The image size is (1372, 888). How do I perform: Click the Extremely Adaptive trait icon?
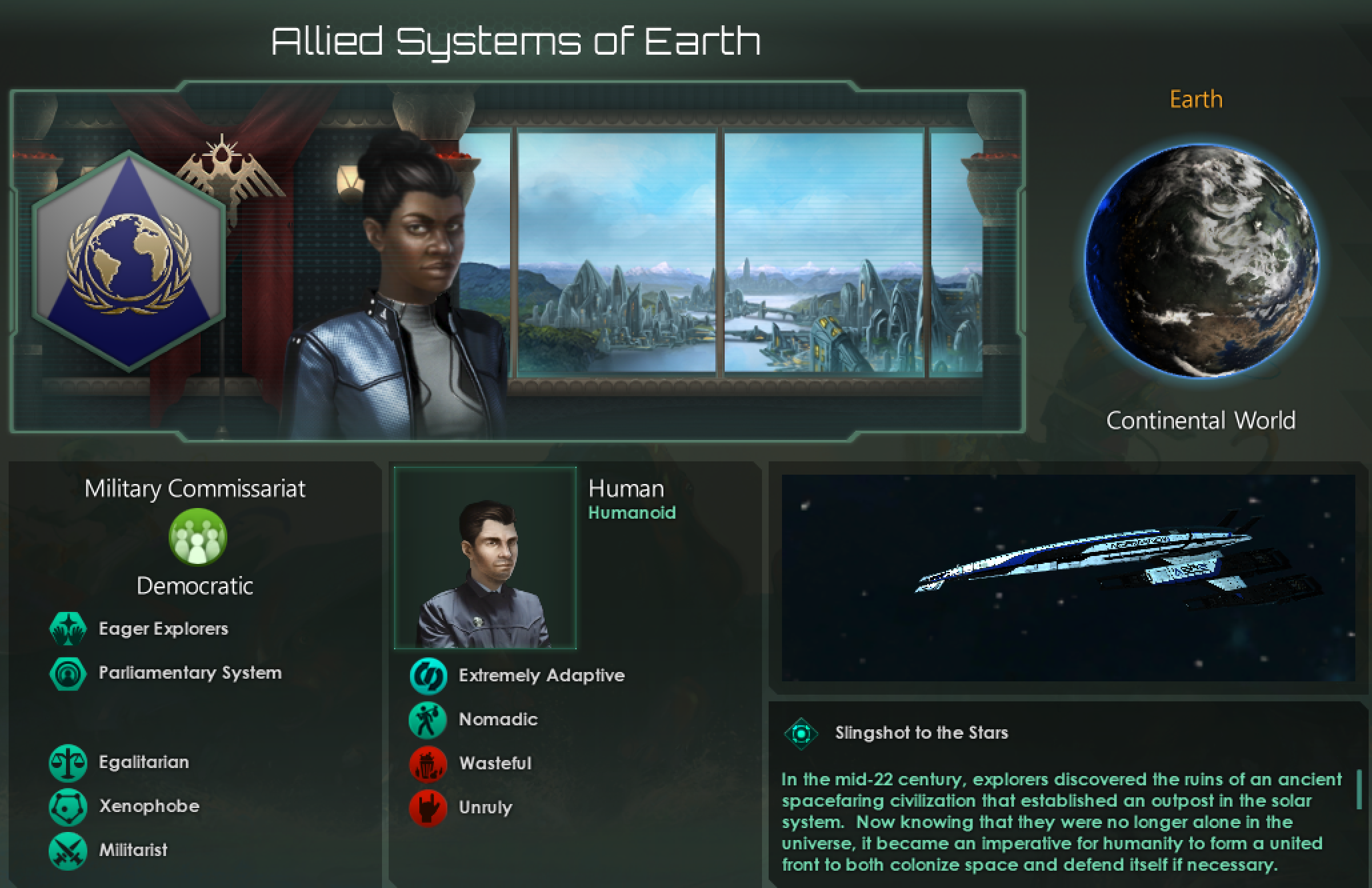[x=427, y=675]
